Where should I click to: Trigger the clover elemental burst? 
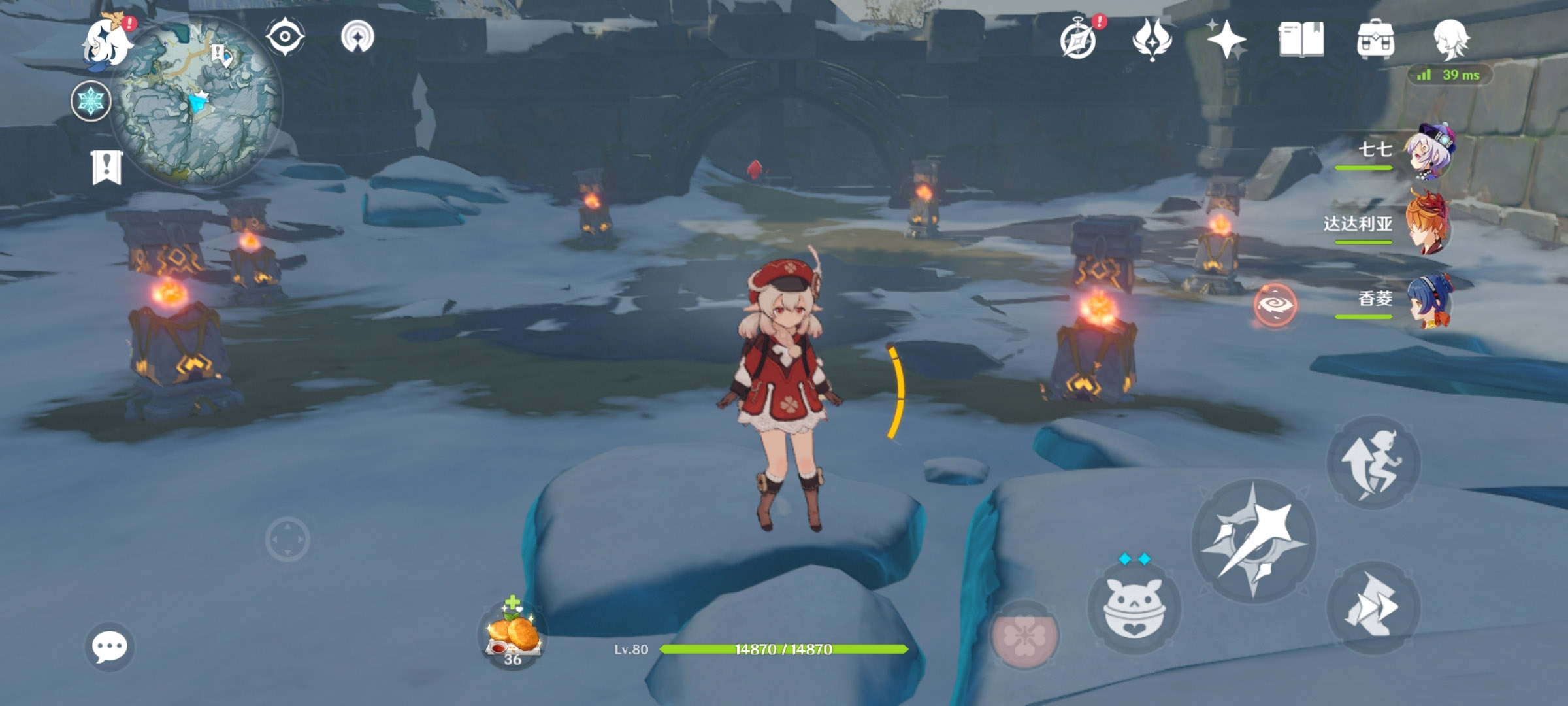point(1024,635)
